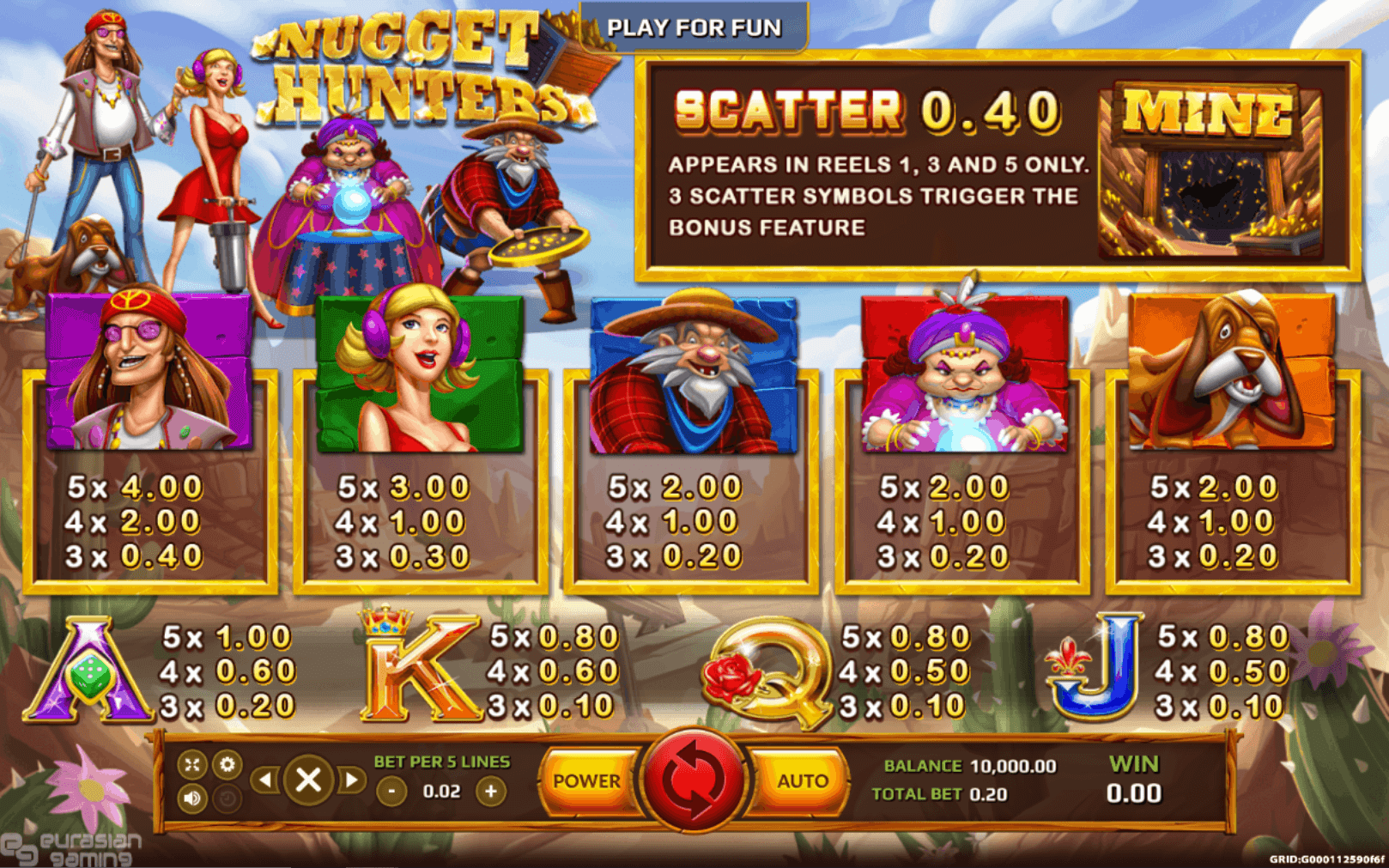
Task: Advance to next paytable page arrow
Action: (x=353, y=780)
